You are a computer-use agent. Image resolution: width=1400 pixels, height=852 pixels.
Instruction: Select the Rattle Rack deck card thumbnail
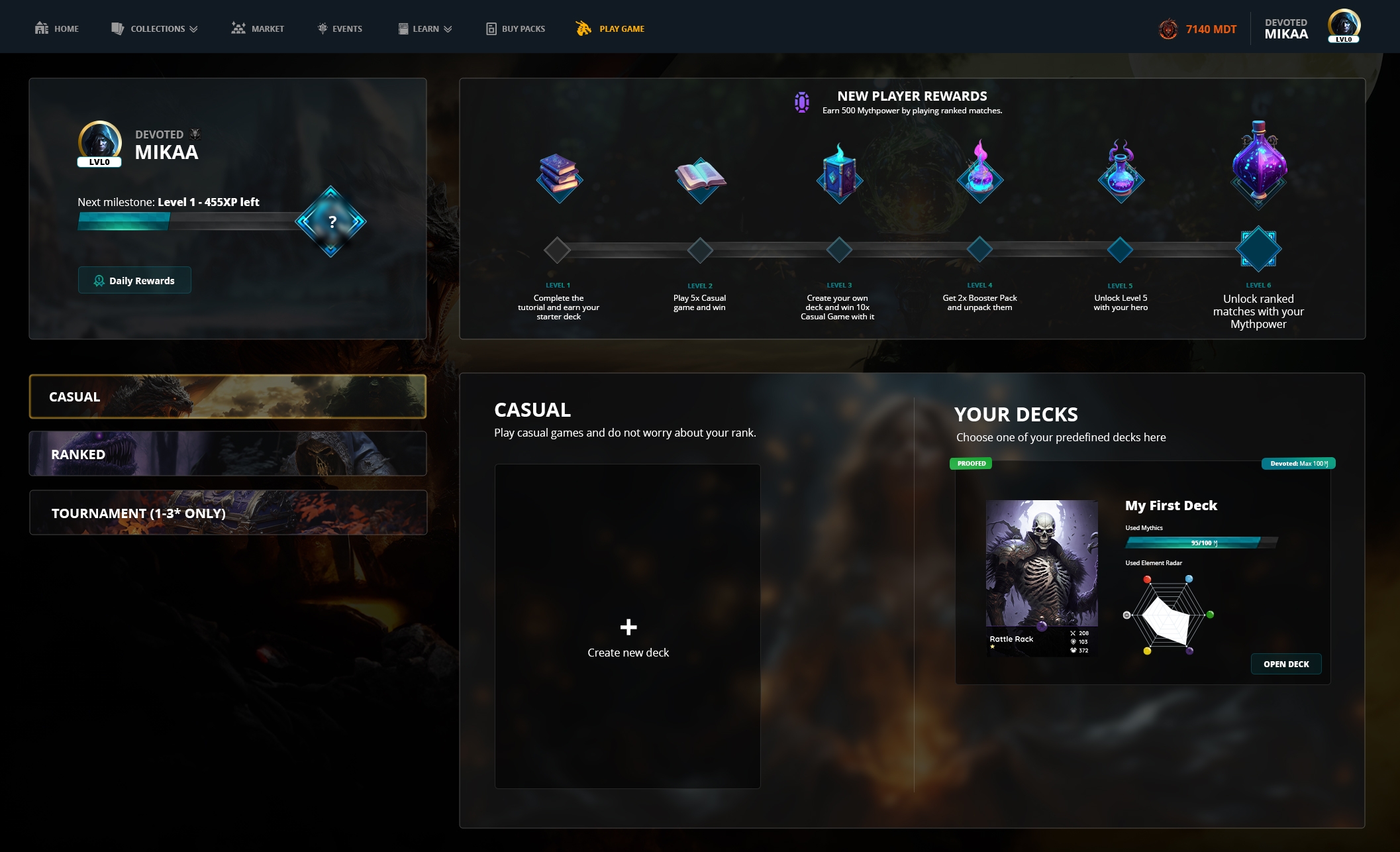click(x=1042, y=578)
